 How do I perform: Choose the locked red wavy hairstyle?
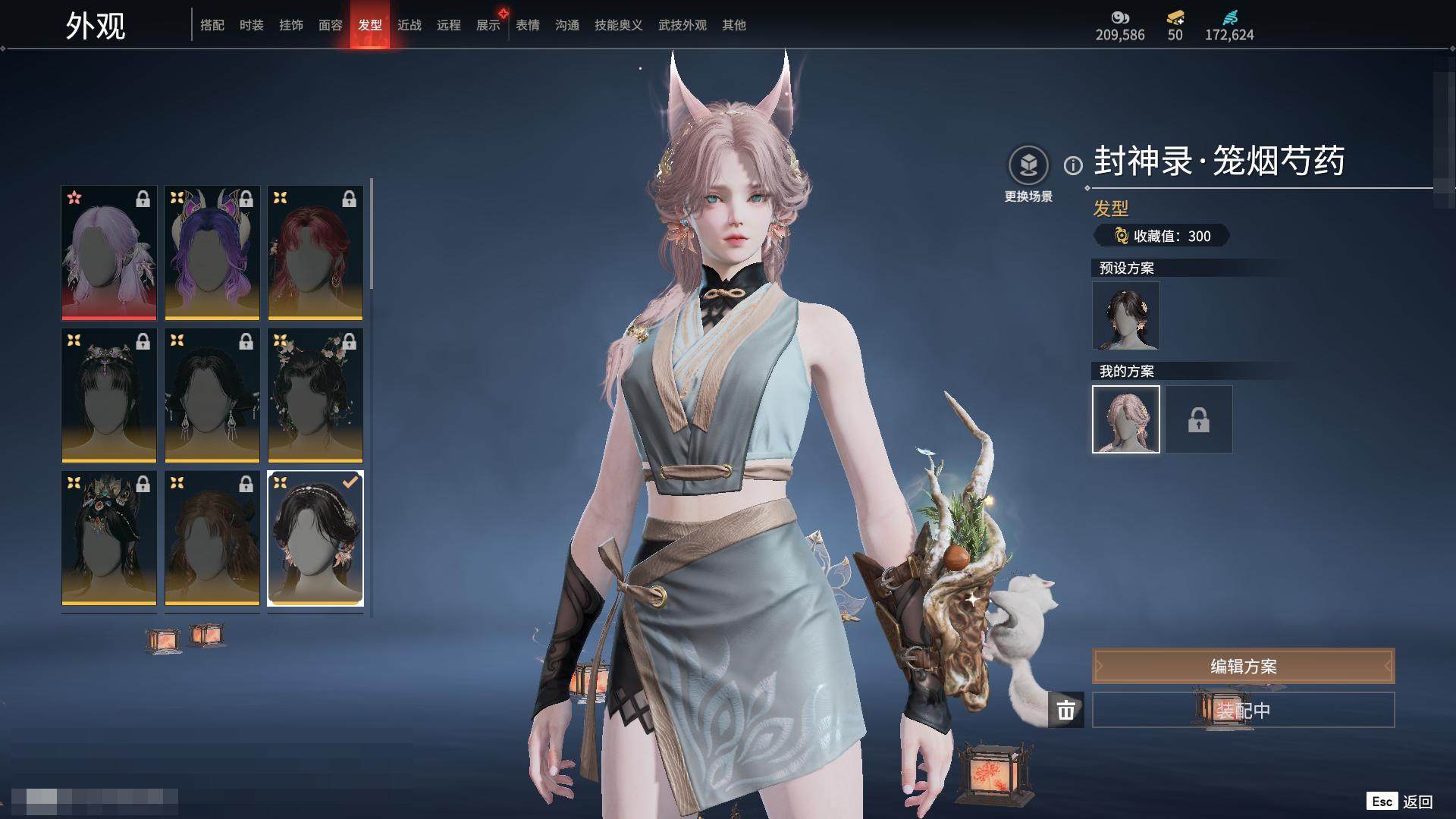pyautogui.click(x=315, y=253)
